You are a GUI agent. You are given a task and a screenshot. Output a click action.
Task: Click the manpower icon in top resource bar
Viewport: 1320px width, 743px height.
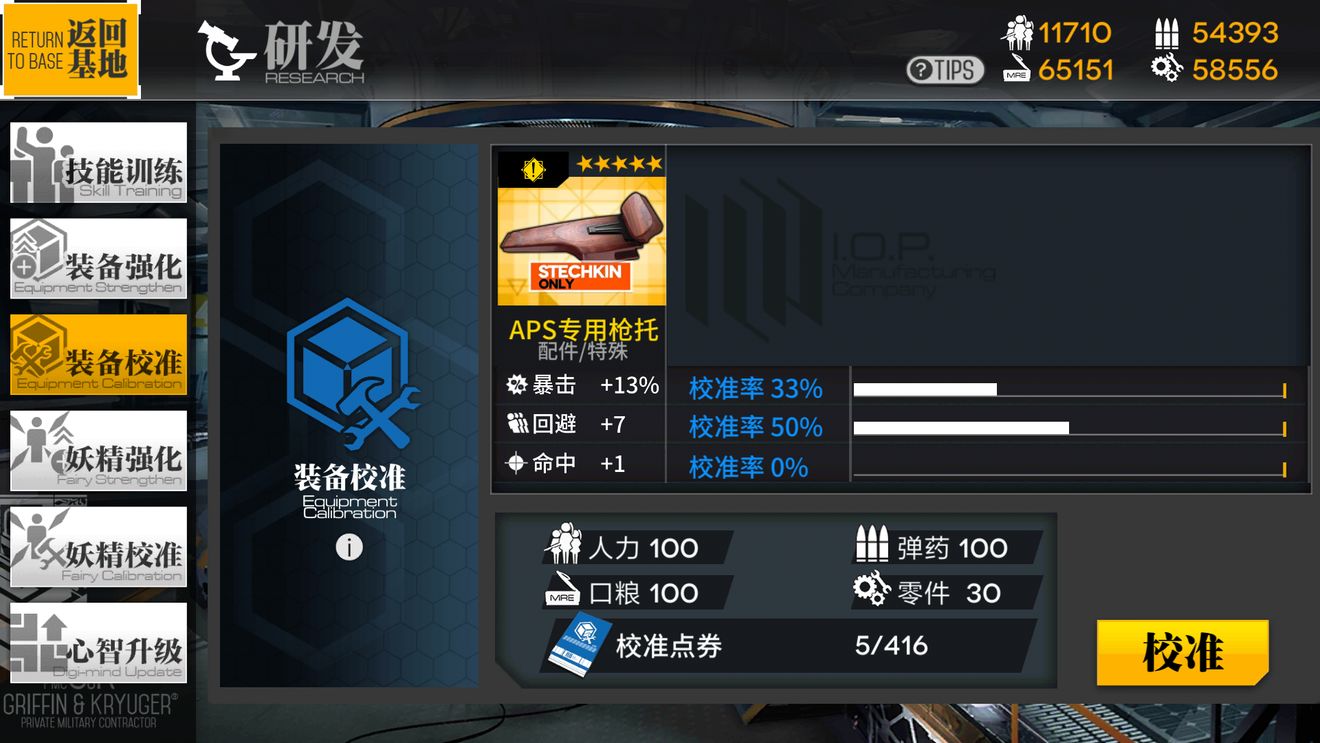coord(1021,31)
